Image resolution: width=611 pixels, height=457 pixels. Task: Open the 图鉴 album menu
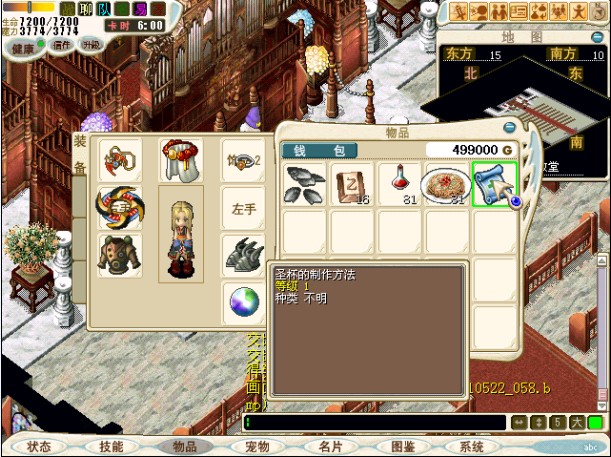402,447
